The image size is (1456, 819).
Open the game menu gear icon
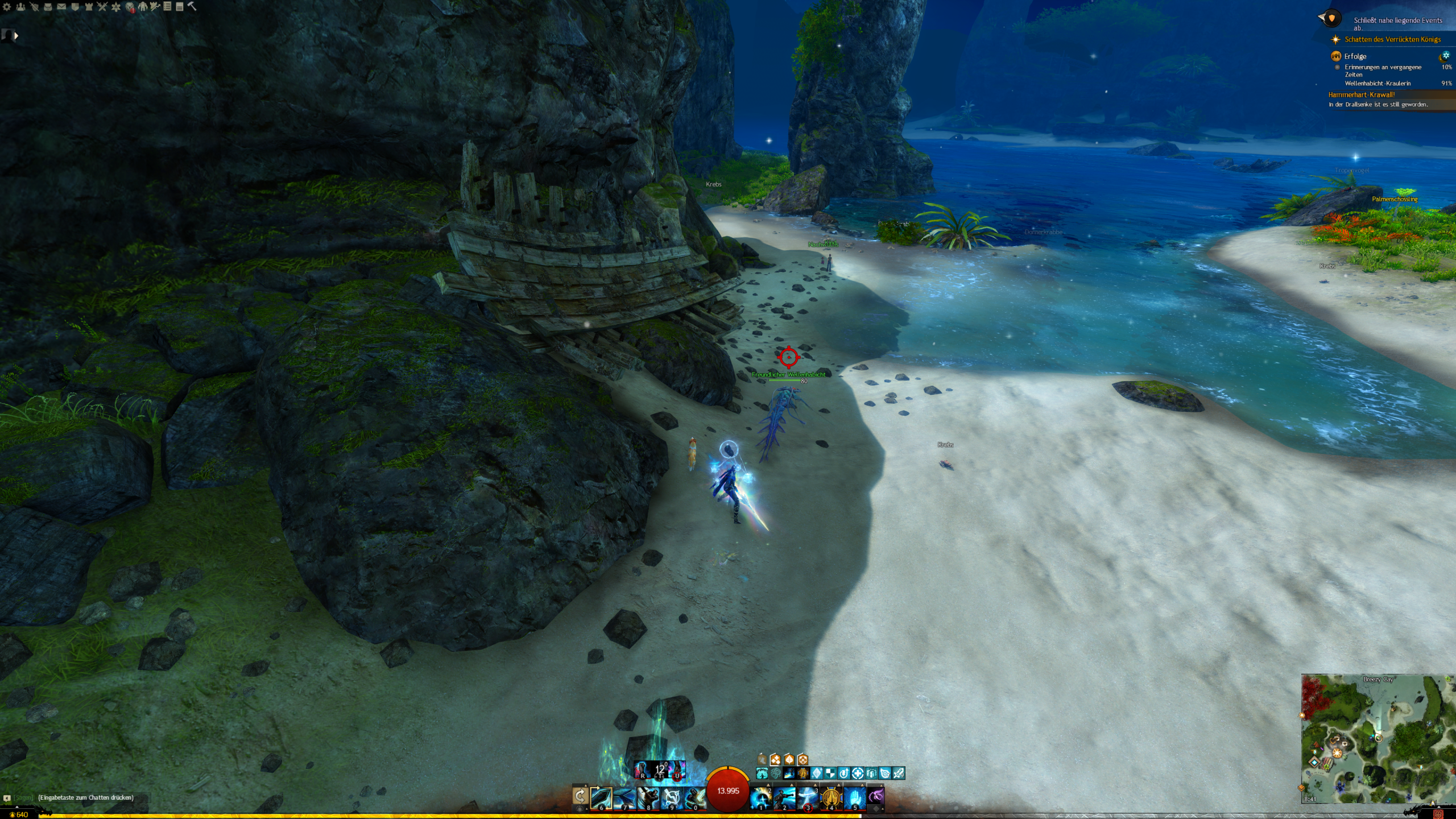tap(7, 7)
